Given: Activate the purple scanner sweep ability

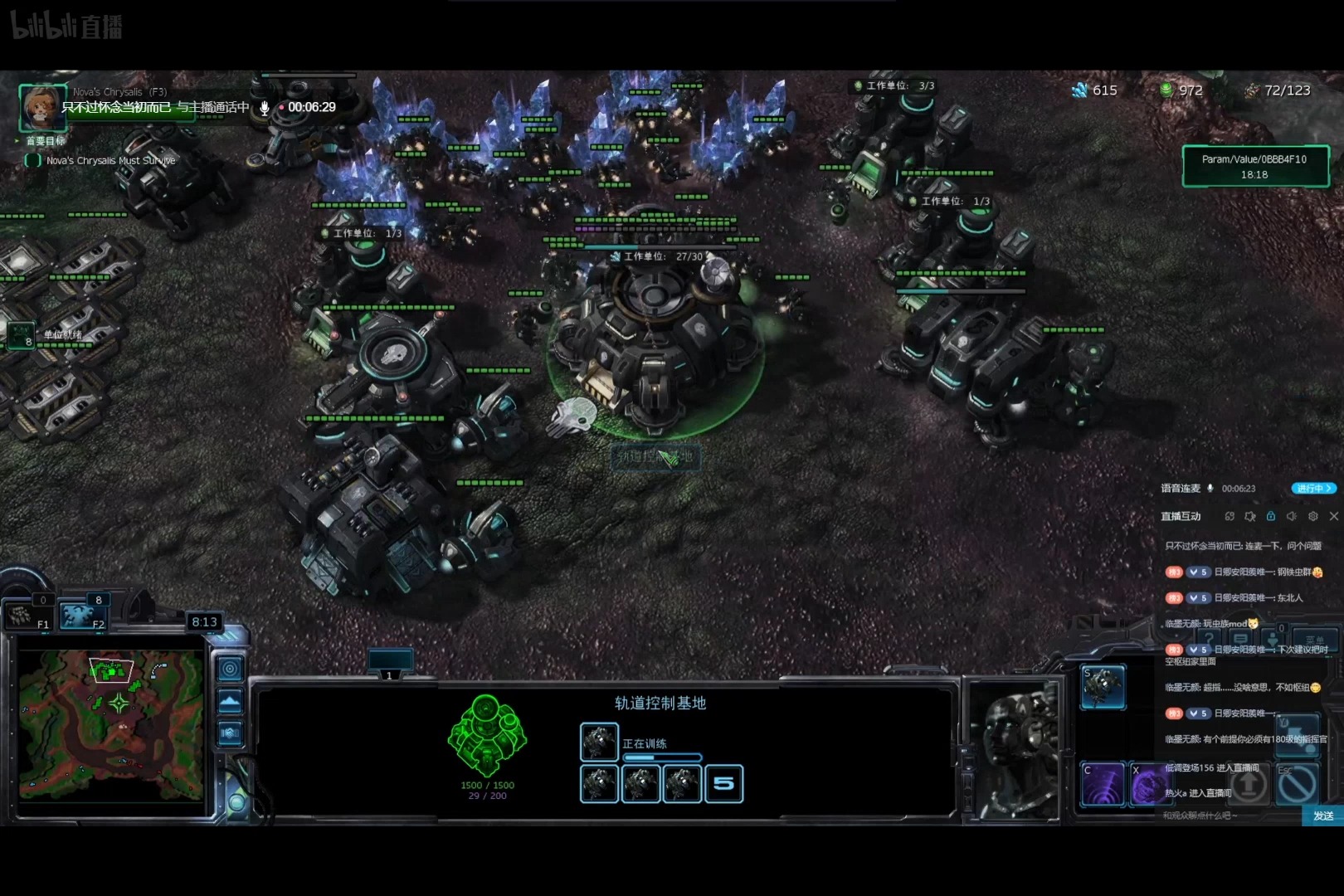Looking at the screenshot, I should (x=1103, y=783).
